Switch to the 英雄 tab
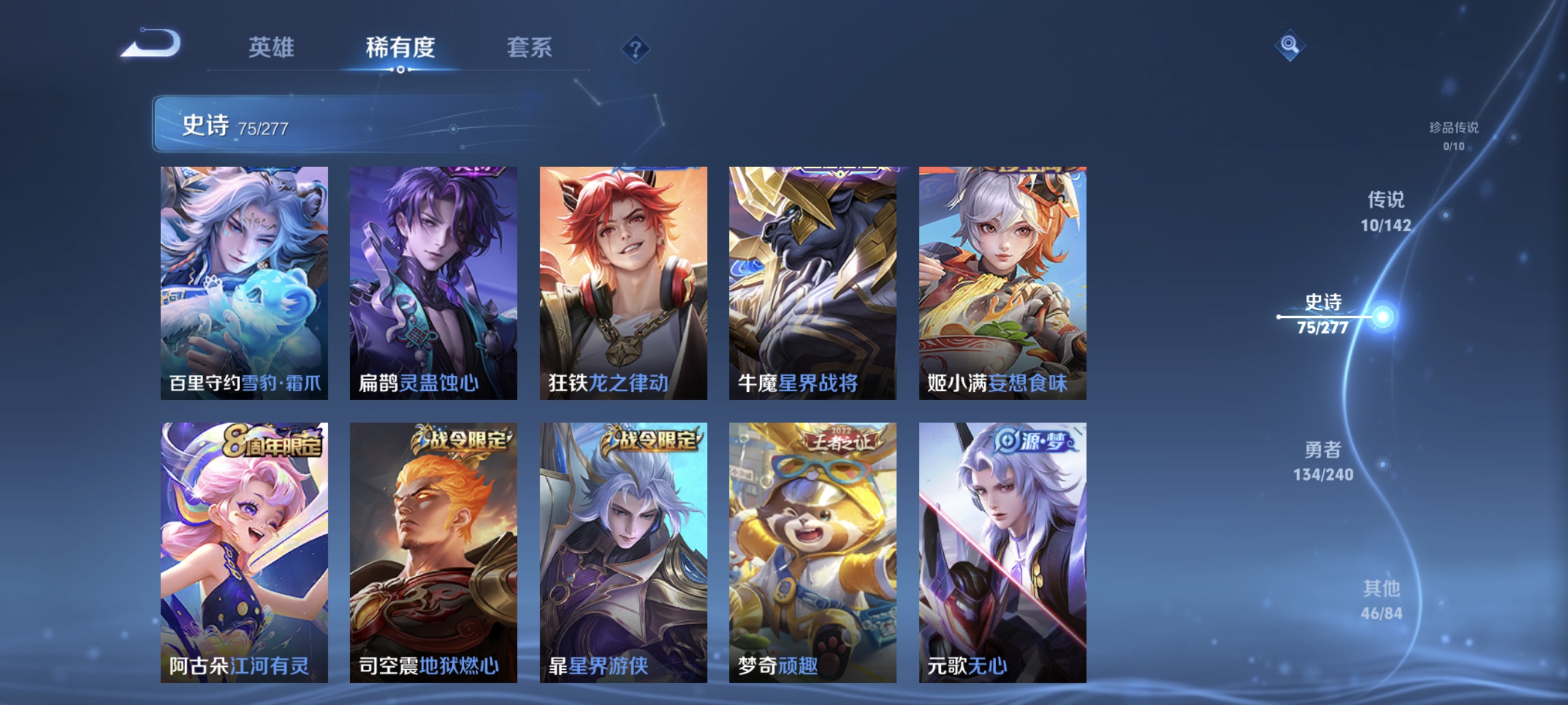Viewport: 1568px width, 705px height. 272,49
